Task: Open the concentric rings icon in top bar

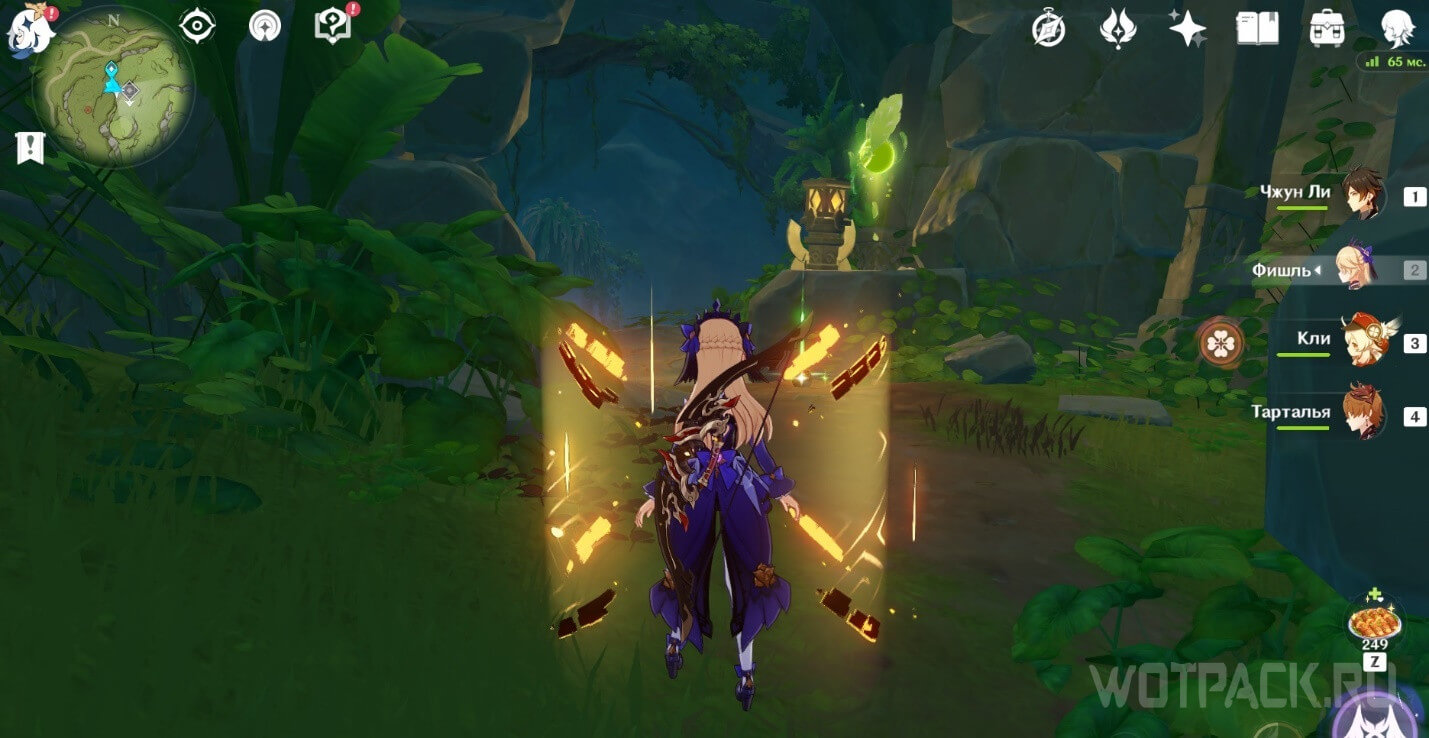Action: point(265,26)
